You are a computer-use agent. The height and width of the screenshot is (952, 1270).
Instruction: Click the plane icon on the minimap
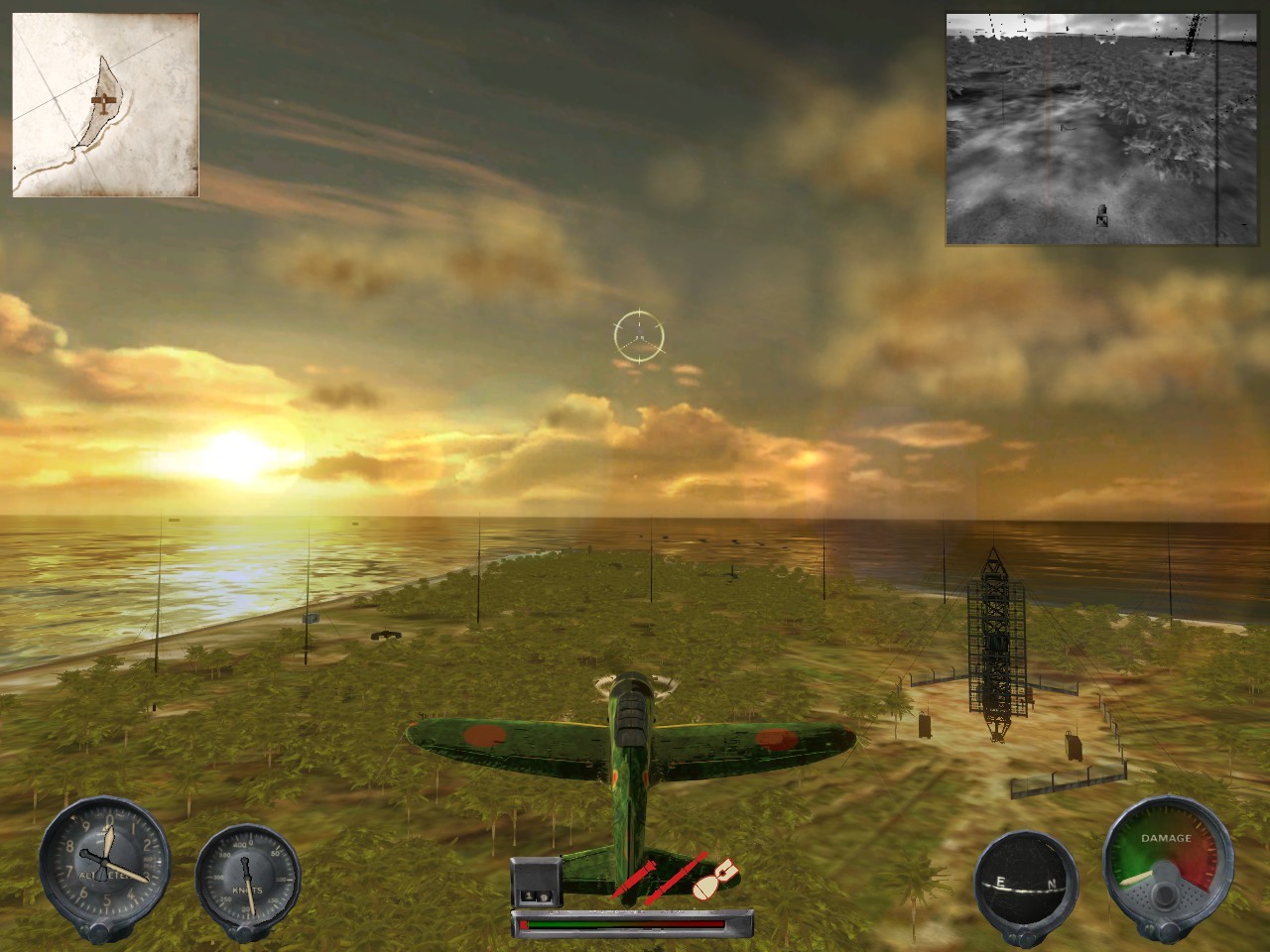[102, 102]
